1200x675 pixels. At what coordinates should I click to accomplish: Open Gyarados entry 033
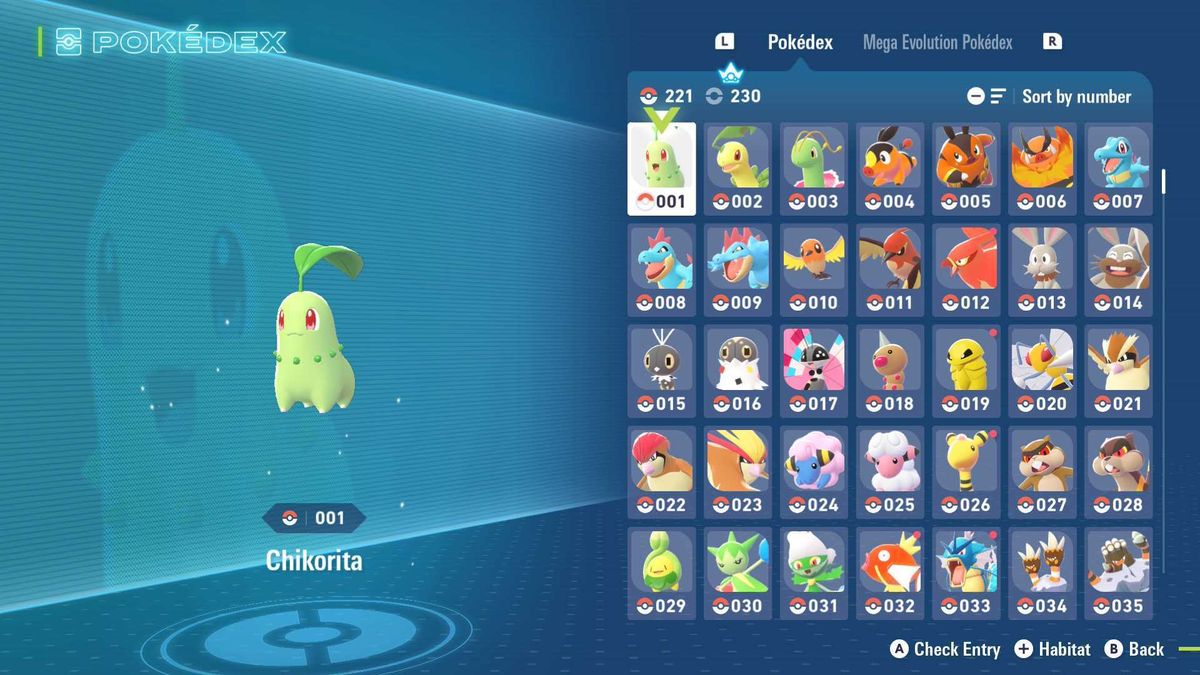pyautogui.click(x=966, y=572)
